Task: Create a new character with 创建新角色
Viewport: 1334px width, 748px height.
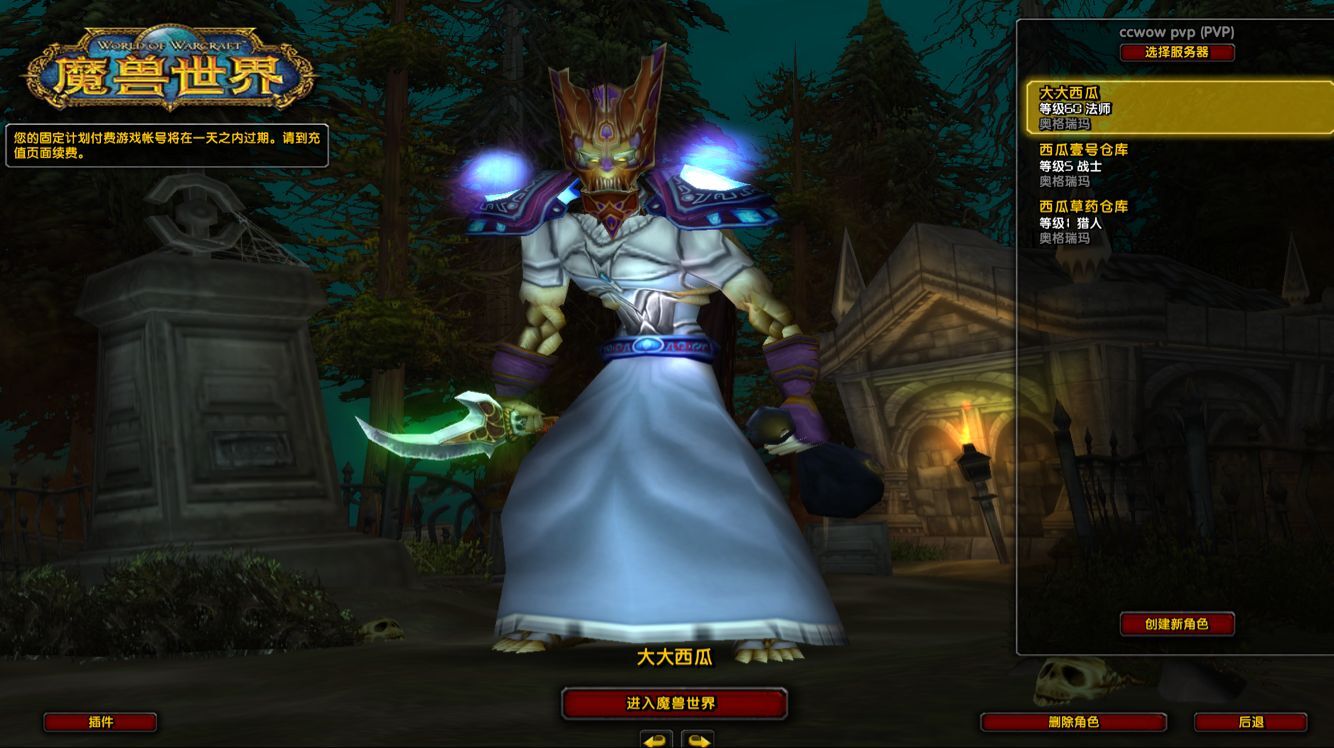Action: (x=1176, y=624)
